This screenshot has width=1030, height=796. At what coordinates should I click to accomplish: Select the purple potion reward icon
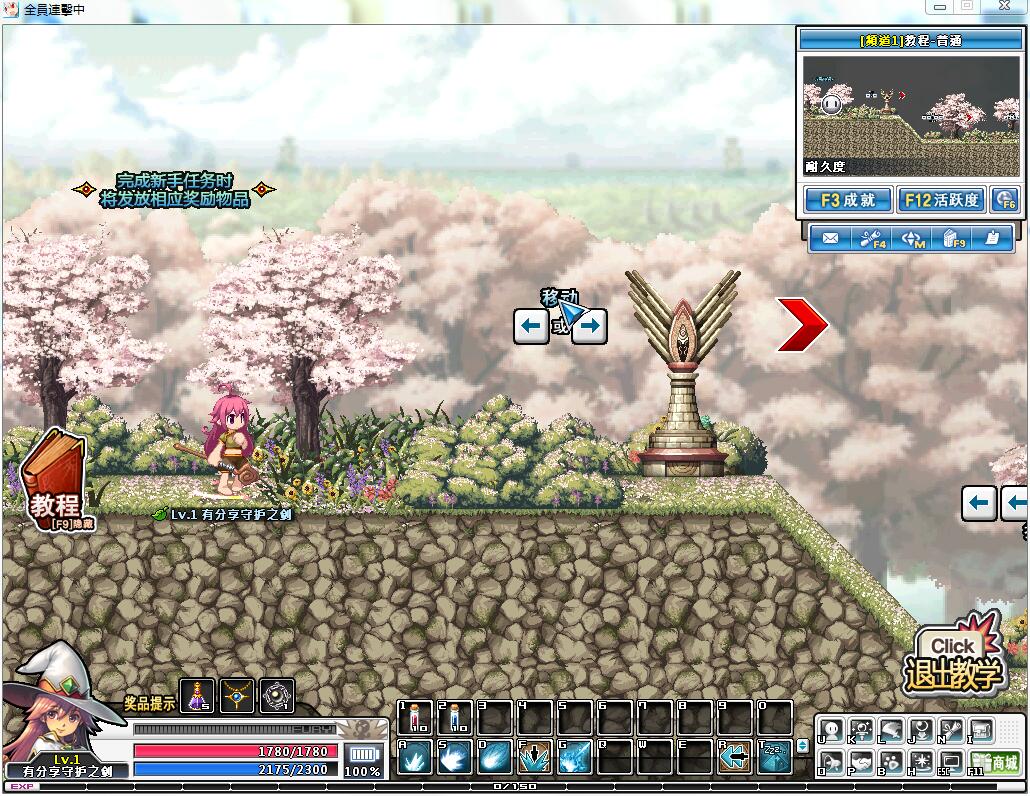[x=201, y=695]
